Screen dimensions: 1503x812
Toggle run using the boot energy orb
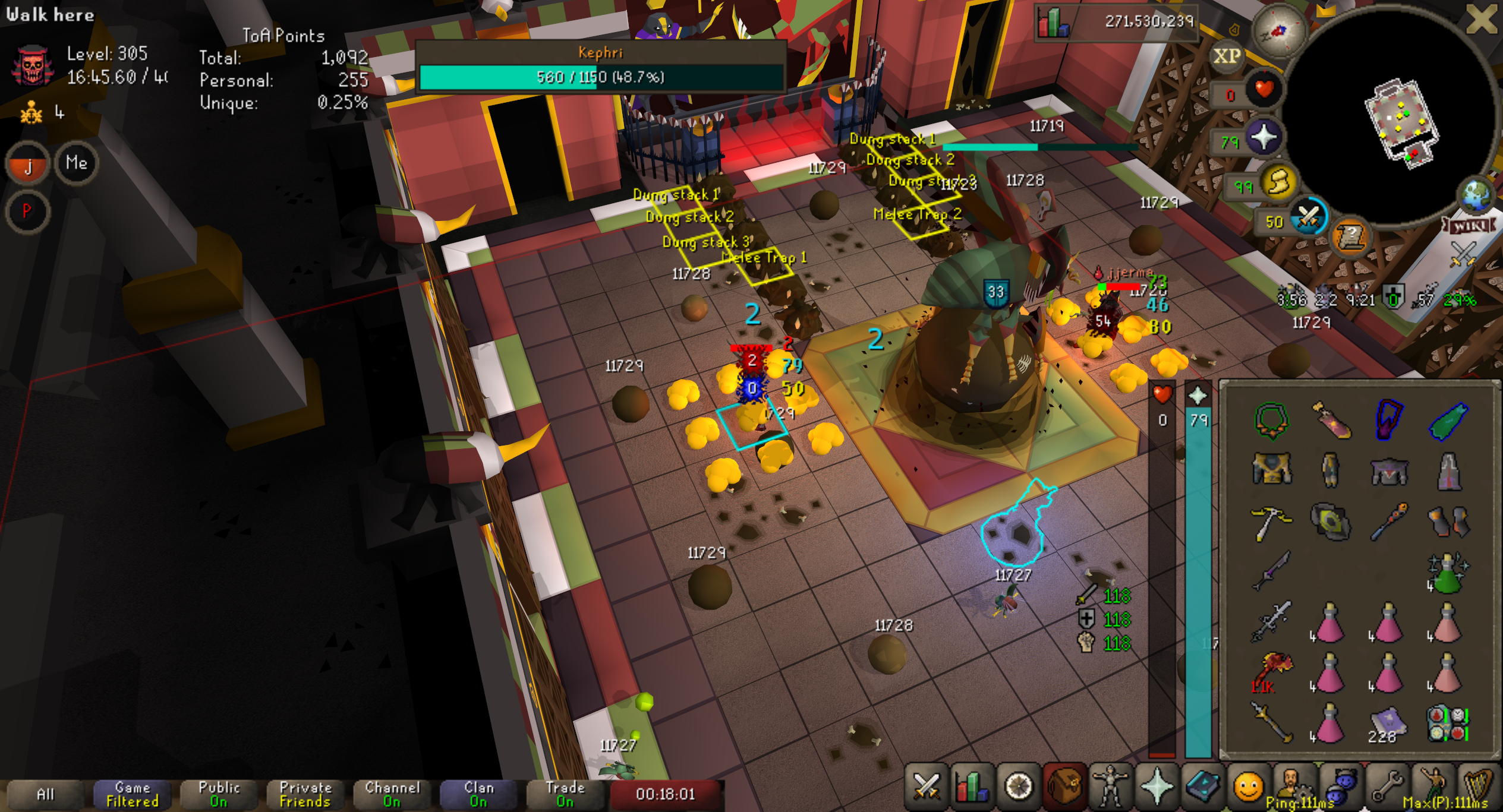[x=1278, y=183]
